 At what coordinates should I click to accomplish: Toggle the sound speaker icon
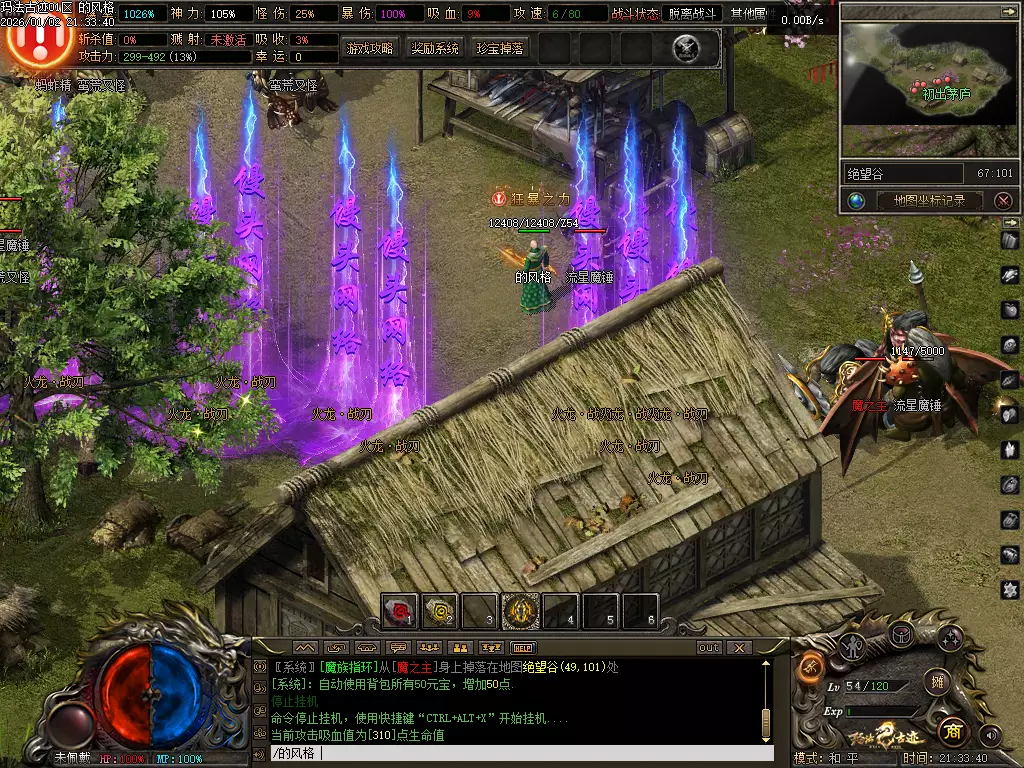tap(990, 735)
